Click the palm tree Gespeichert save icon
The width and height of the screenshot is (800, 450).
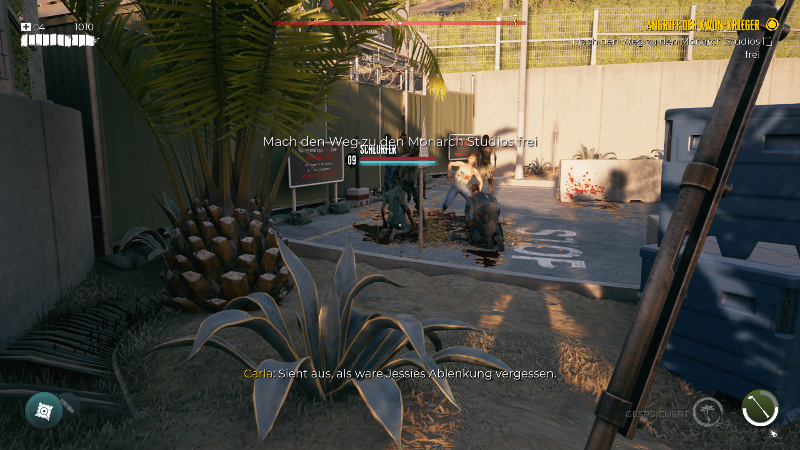coord(709,409)
